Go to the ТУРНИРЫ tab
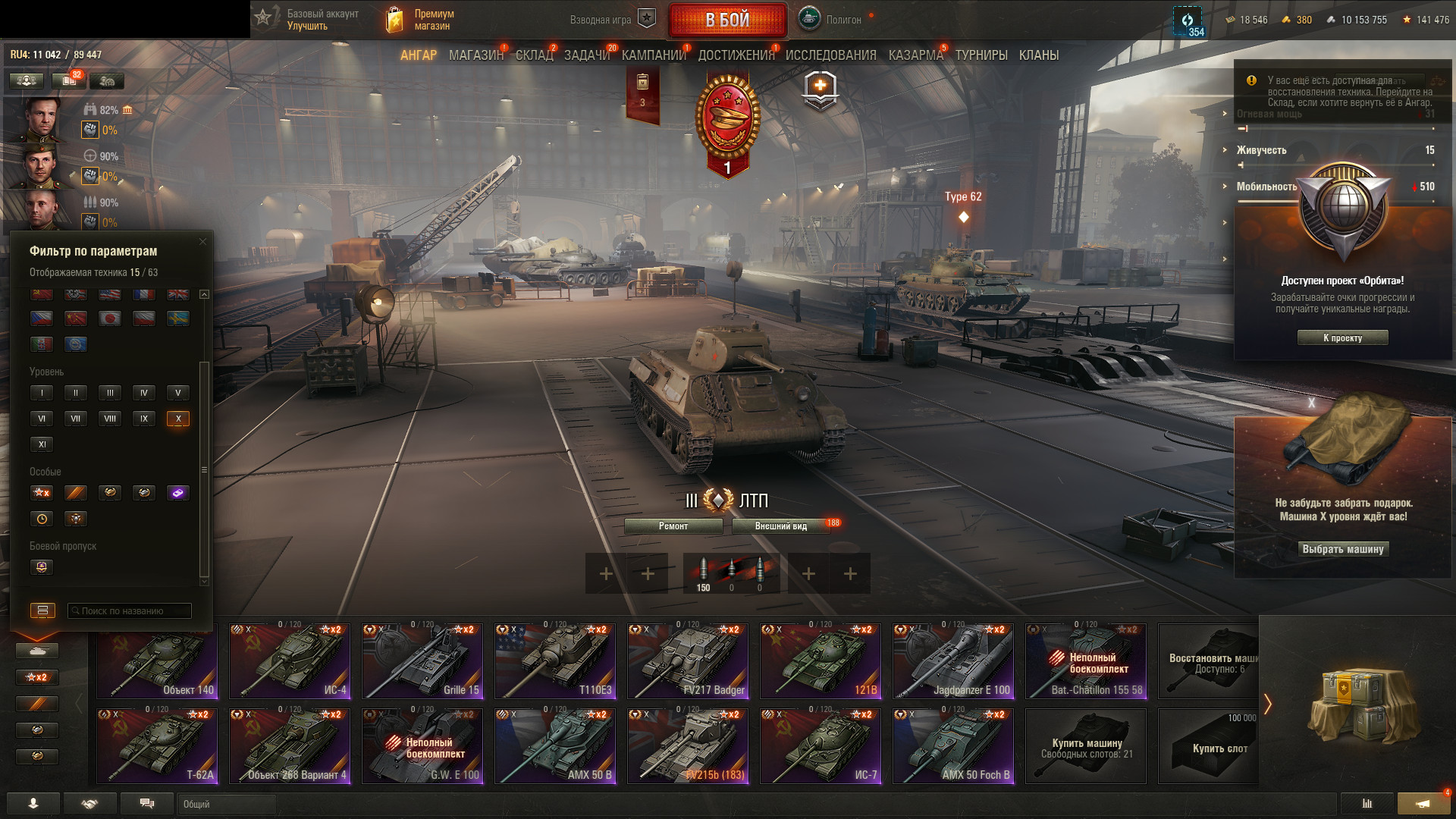Screen dimensions: 1456x819 (981, 55)
